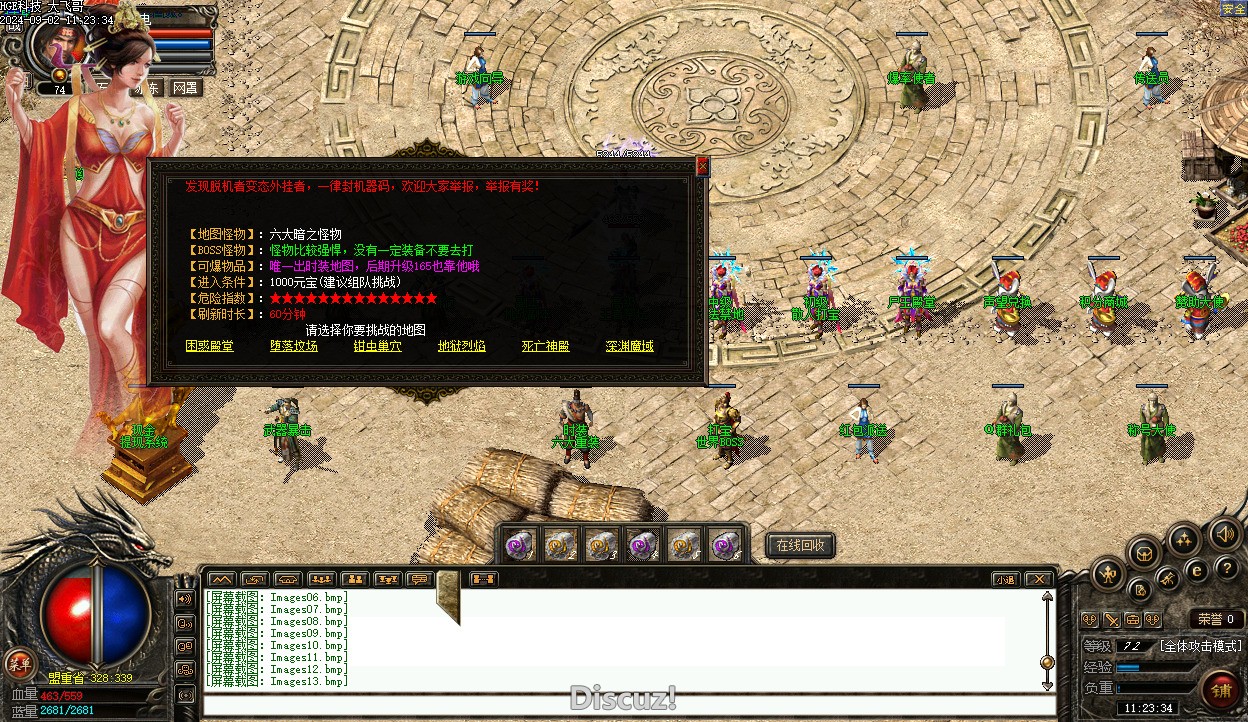Click the 小退 logout button
The height and width of the screenshot is (722, 1248).
click(x=1005, y=579)
